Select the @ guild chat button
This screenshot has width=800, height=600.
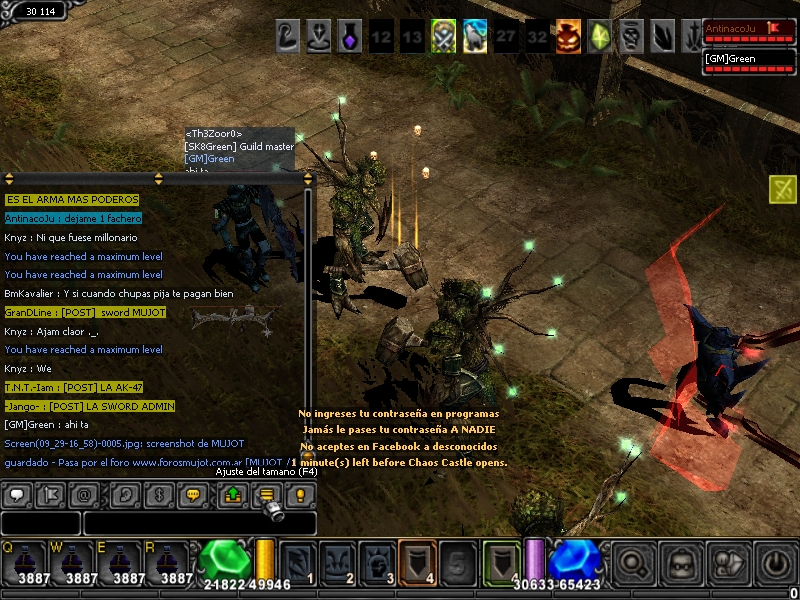[x=84, y=494]
